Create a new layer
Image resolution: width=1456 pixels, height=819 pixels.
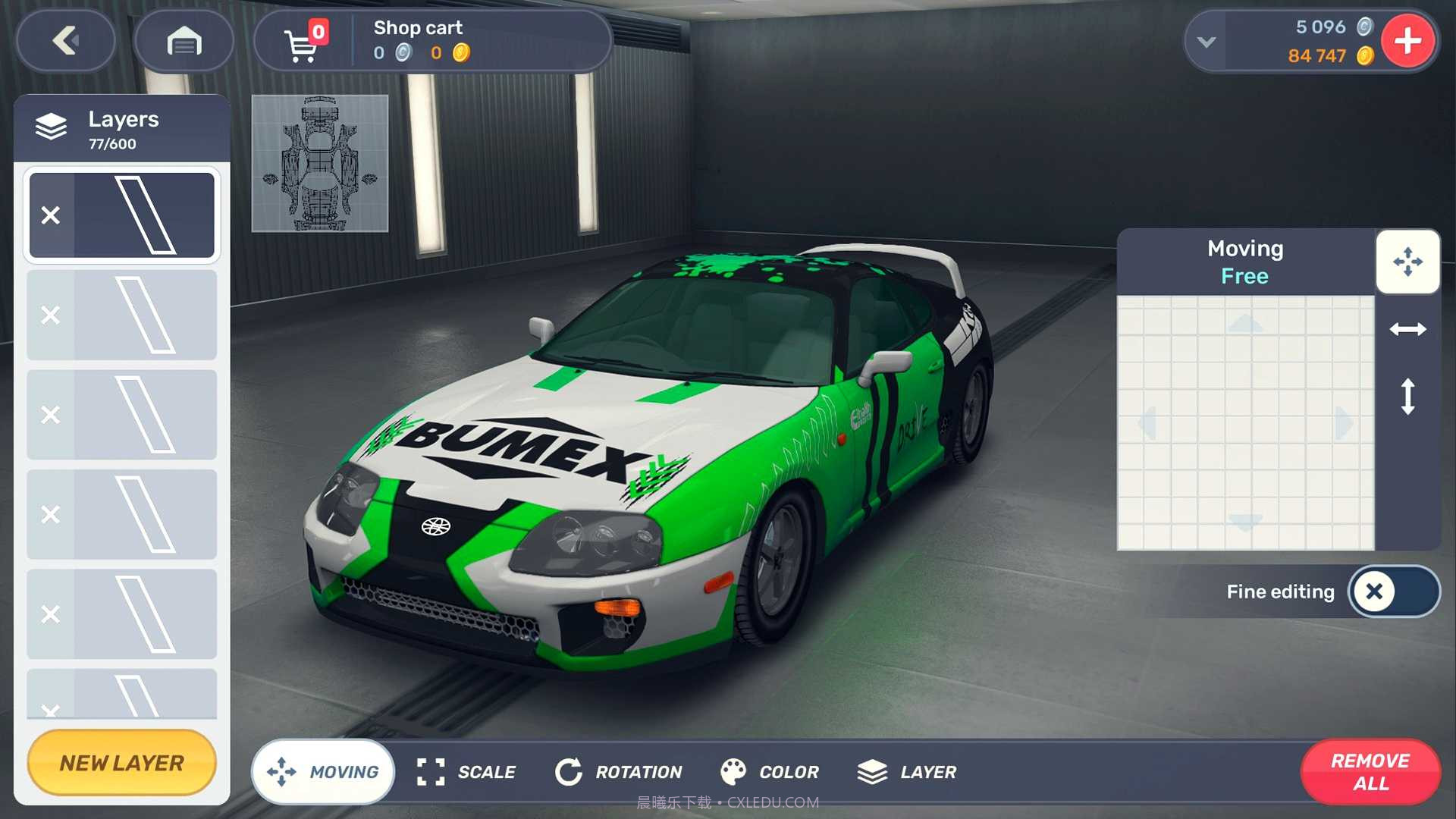coord(121,763)
